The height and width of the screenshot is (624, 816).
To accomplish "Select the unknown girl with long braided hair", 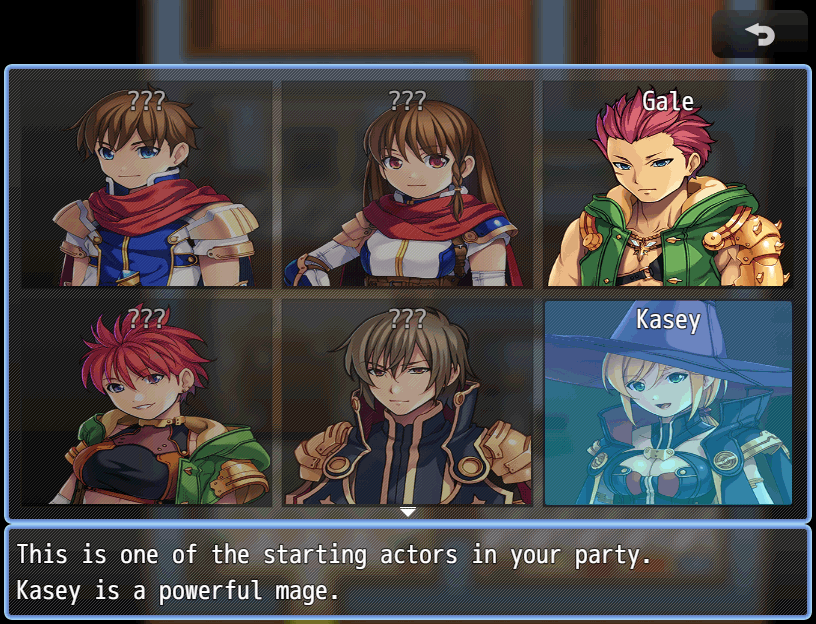I will 407,185.
